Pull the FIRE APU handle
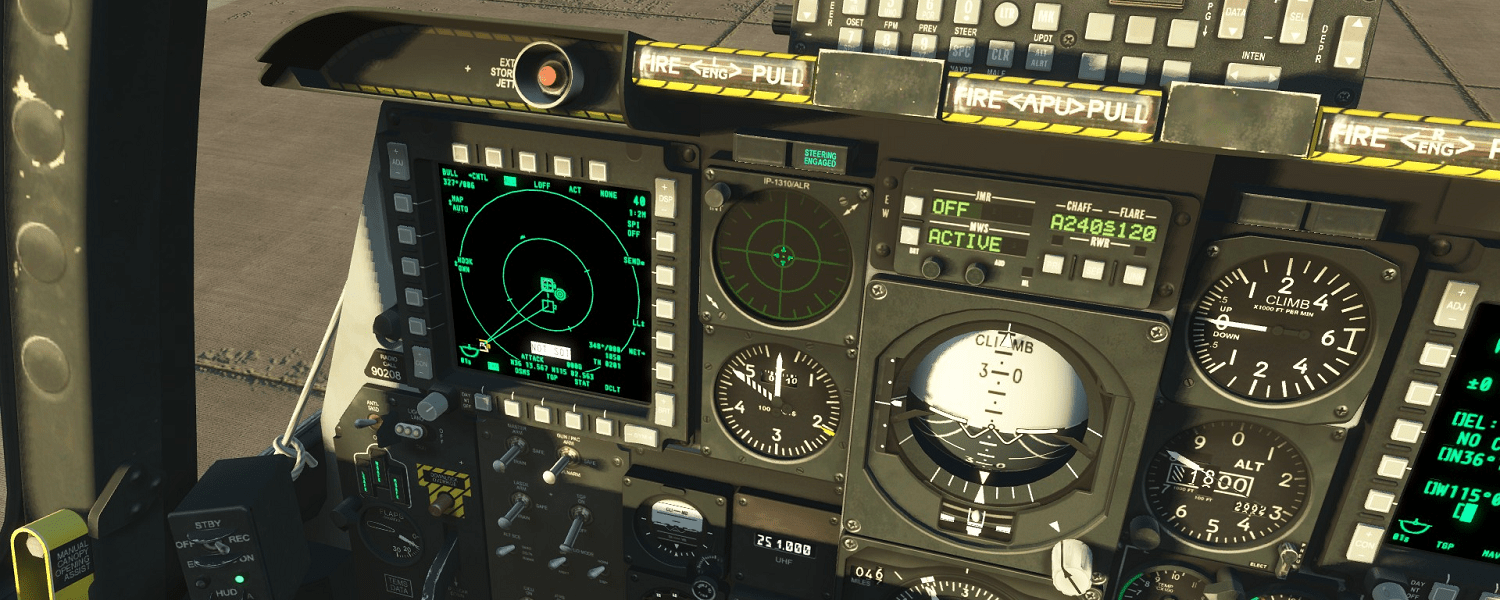Viewport: 1500px width, 600px height. coord(1050,104)
